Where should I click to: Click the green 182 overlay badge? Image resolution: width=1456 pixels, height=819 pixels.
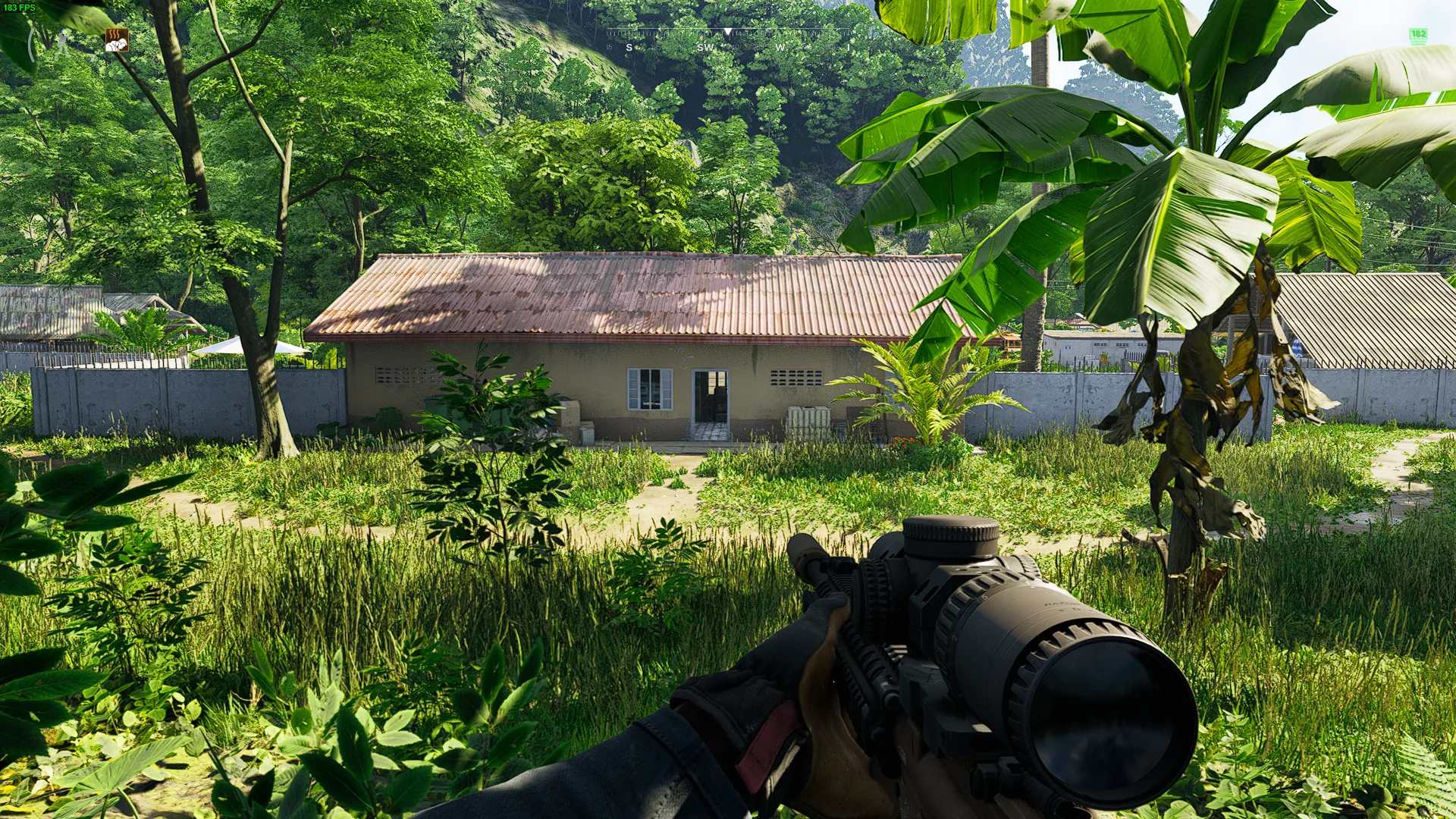tap(1417, 35)
